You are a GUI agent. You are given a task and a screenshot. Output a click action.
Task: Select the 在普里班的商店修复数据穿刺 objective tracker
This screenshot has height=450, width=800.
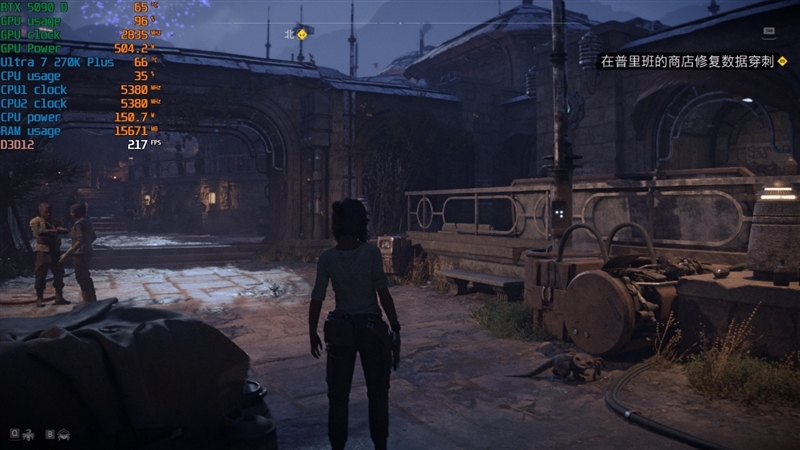click(687, 62)
